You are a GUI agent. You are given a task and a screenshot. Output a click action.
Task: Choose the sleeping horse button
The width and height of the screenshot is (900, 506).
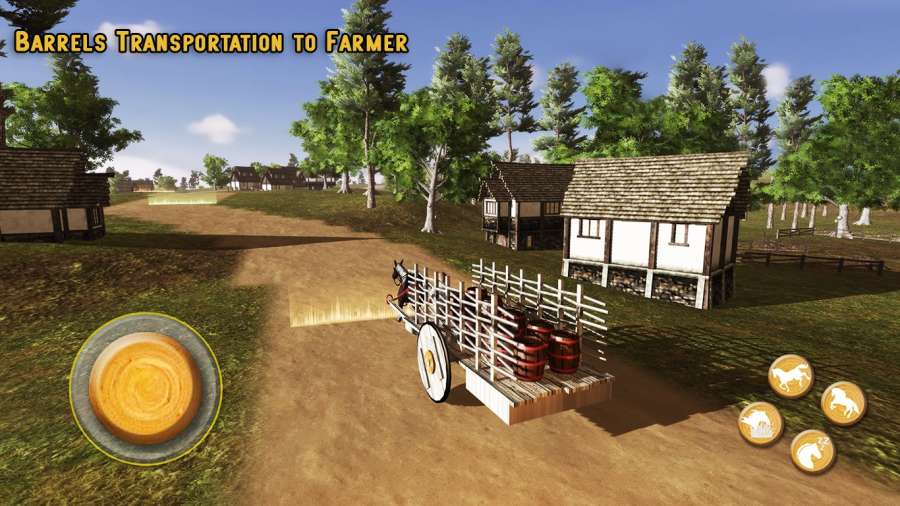812,451
